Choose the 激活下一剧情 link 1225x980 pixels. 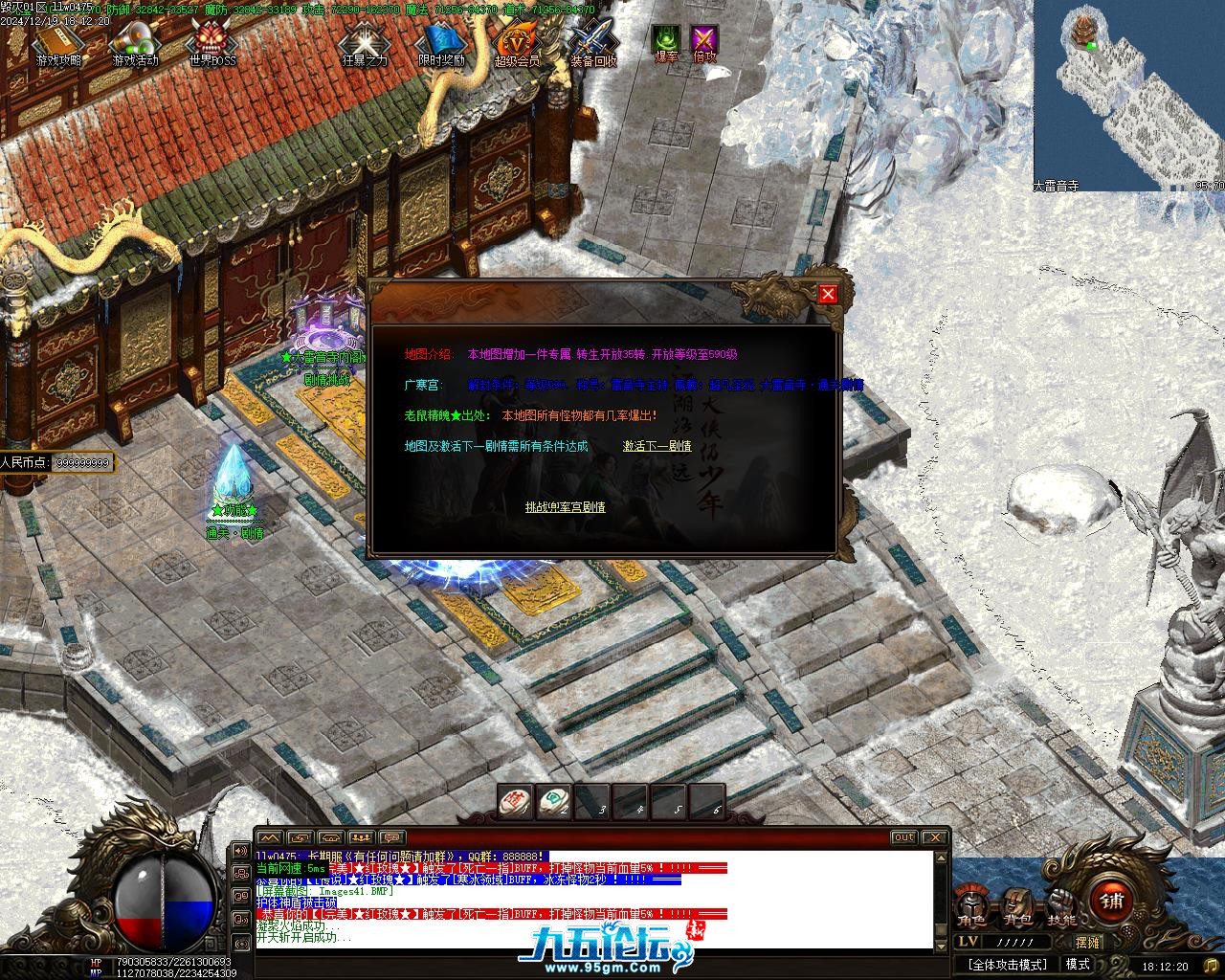click(x=657, y=446)
